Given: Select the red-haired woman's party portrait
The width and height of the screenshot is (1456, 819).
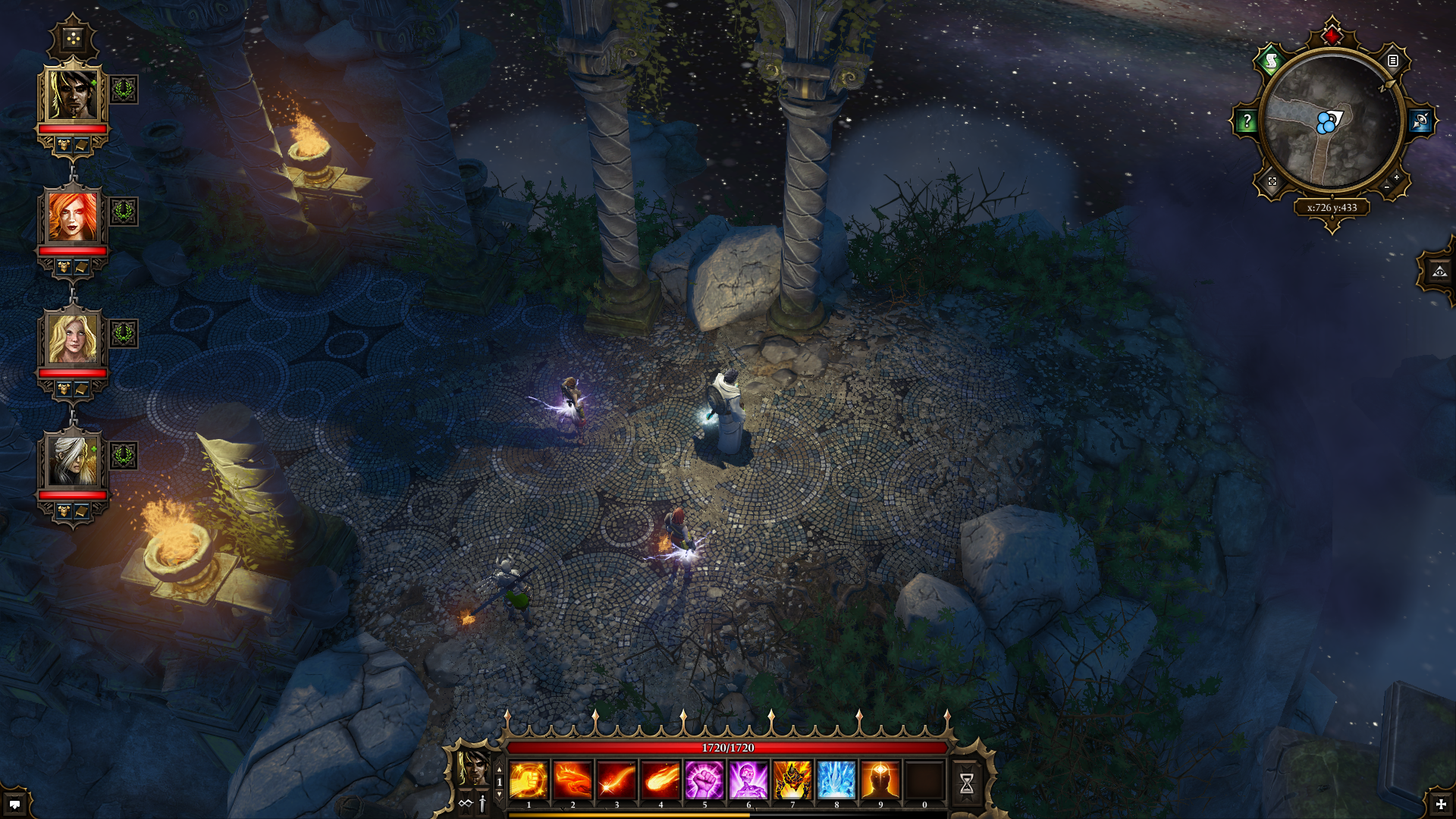Looking at the screenshot, I should (73, 215).
